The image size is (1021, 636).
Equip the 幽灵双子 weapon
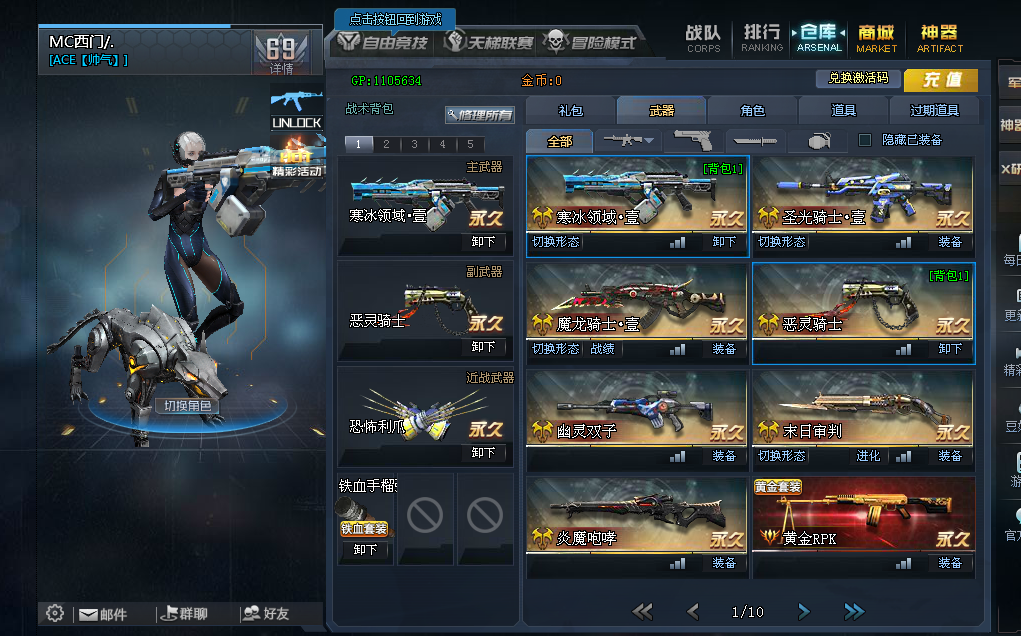[x=724, y=456]
